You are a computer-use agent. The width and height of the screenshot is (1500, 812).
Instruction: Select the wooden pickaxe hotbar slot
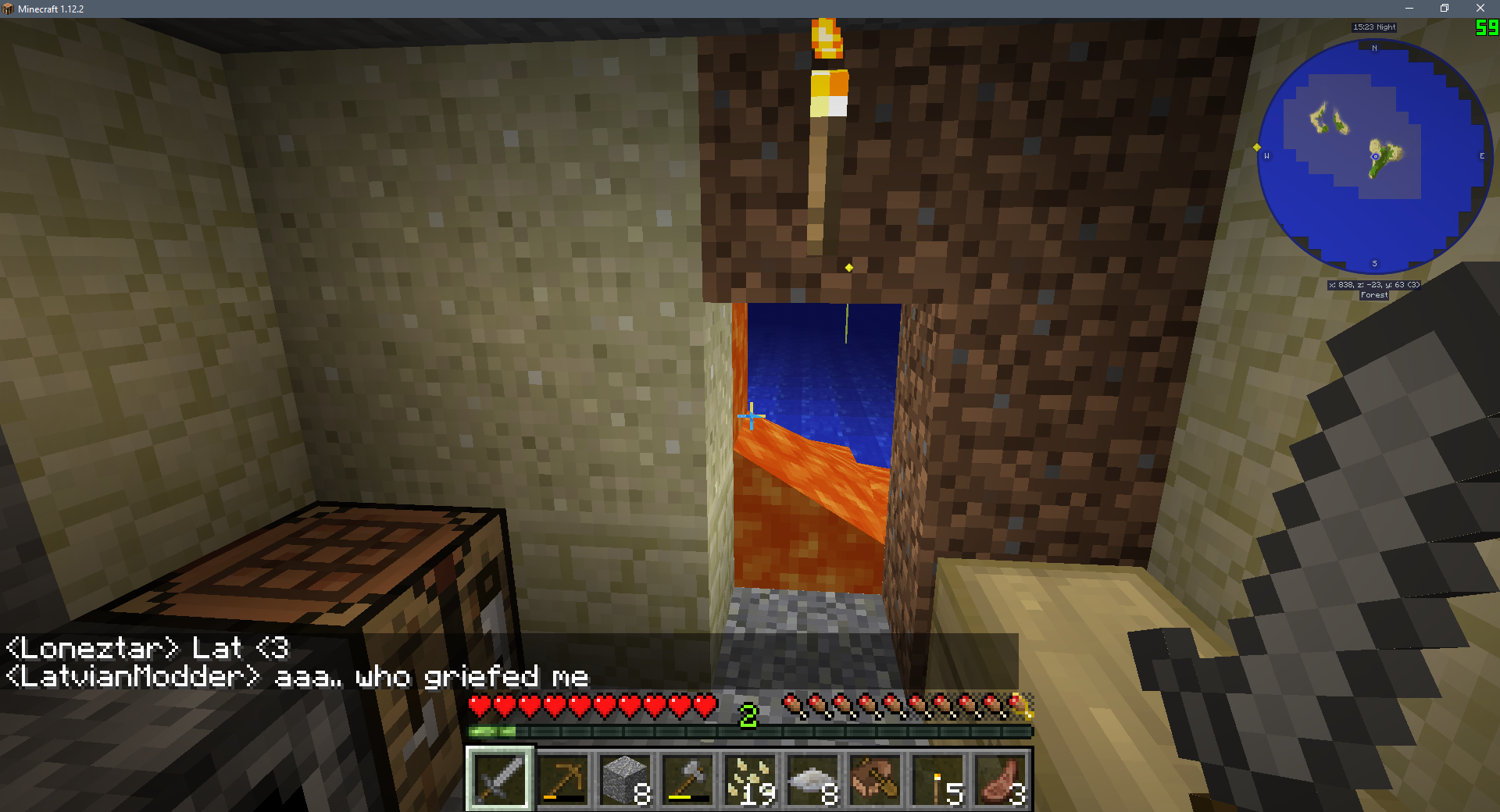pyautogui.click(x=562, y=778)
